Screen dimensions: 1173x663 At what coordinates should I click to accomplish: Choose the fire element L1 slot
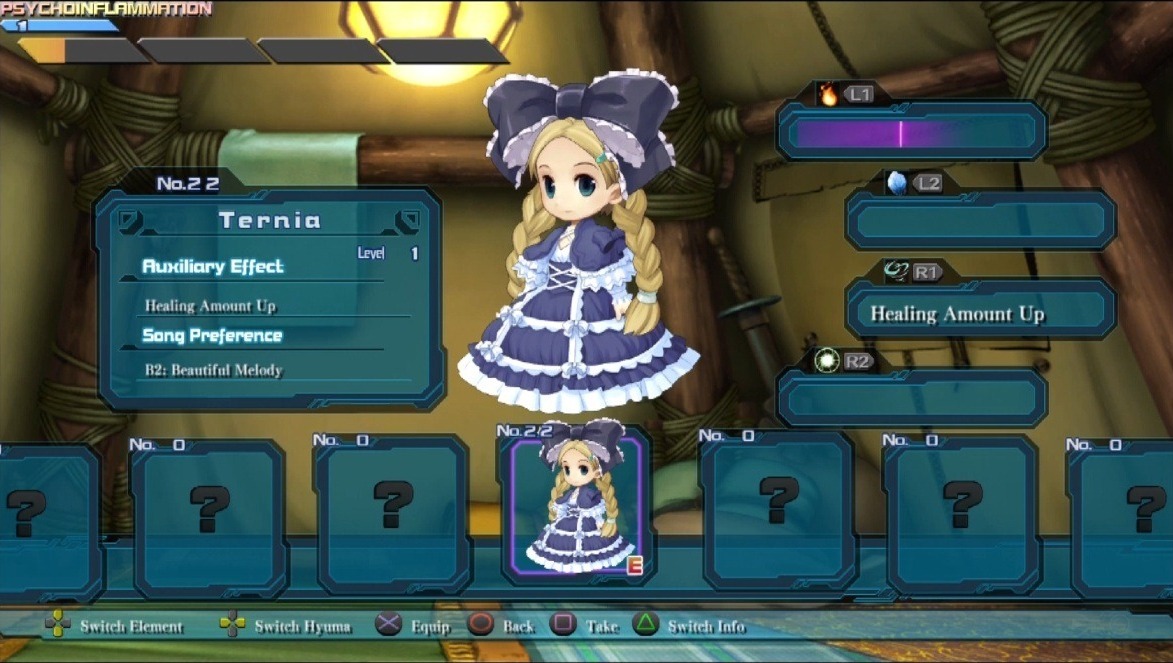(911, 132)
